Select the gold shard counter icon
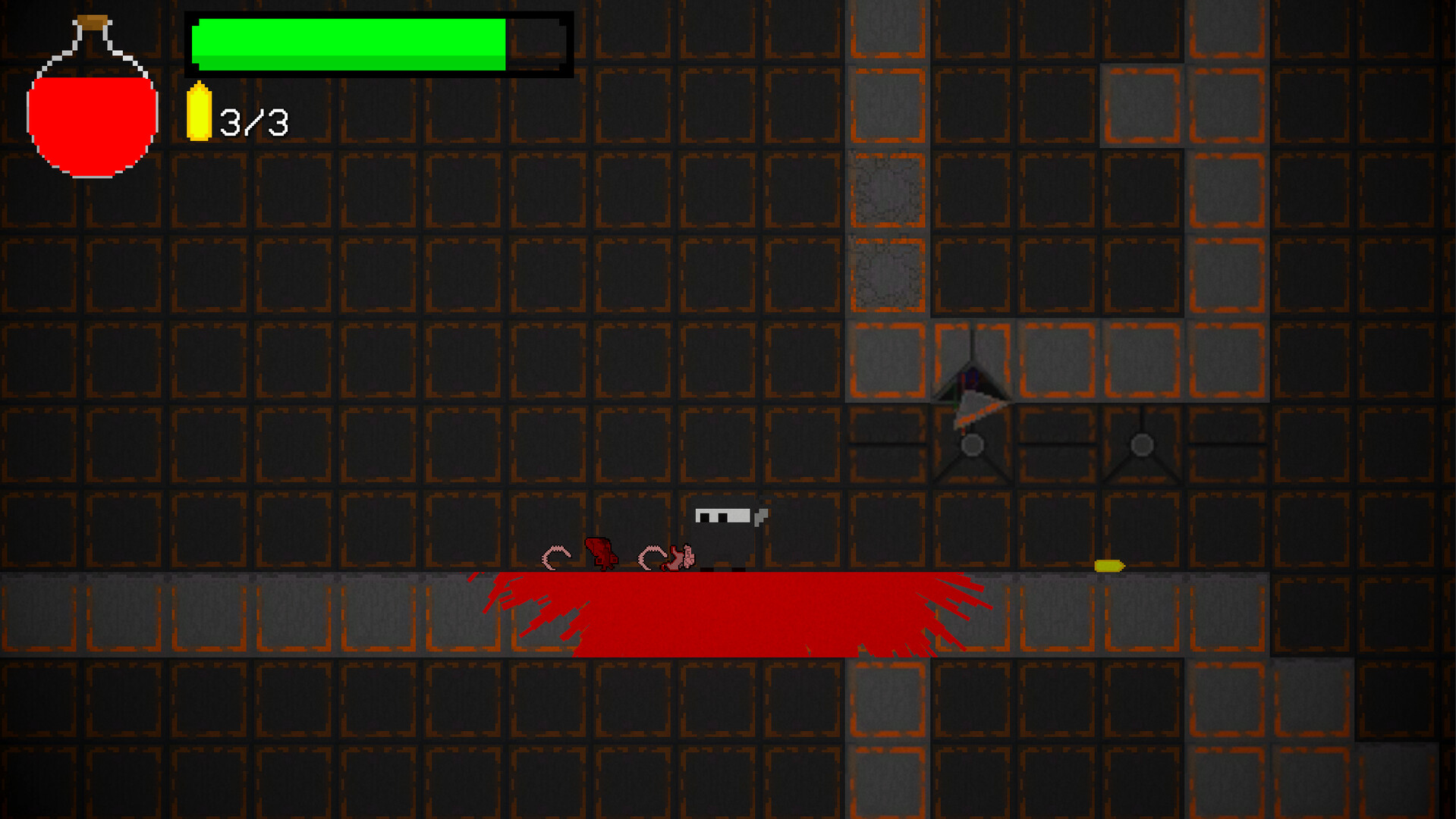This screenshot has height=819, width=1456. pyautogui.click(x=200, y=114)
